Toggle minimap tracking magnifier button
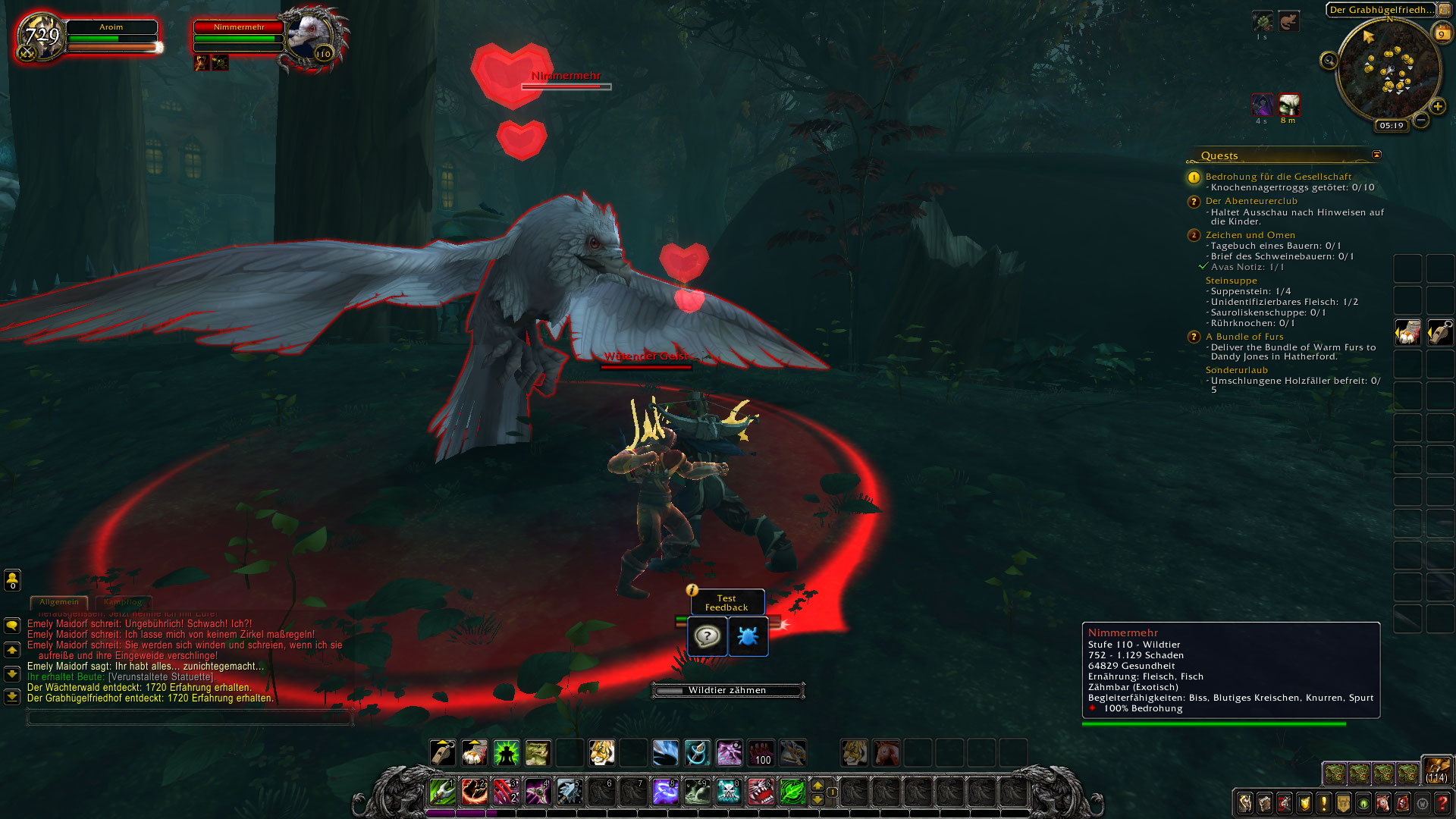Viewport: 1456px width, 819px height. point(1329,61)
